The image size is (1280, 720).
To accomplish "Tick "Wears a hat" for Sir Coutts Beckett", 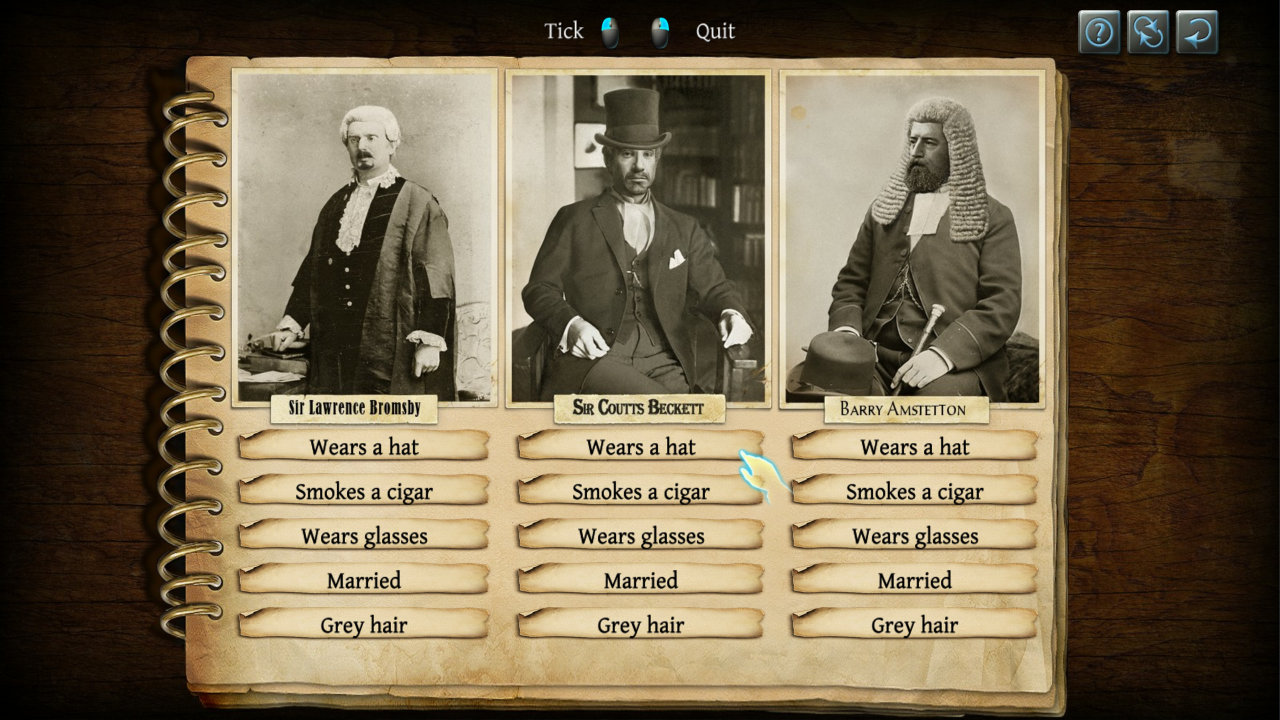I will point(640,447).
